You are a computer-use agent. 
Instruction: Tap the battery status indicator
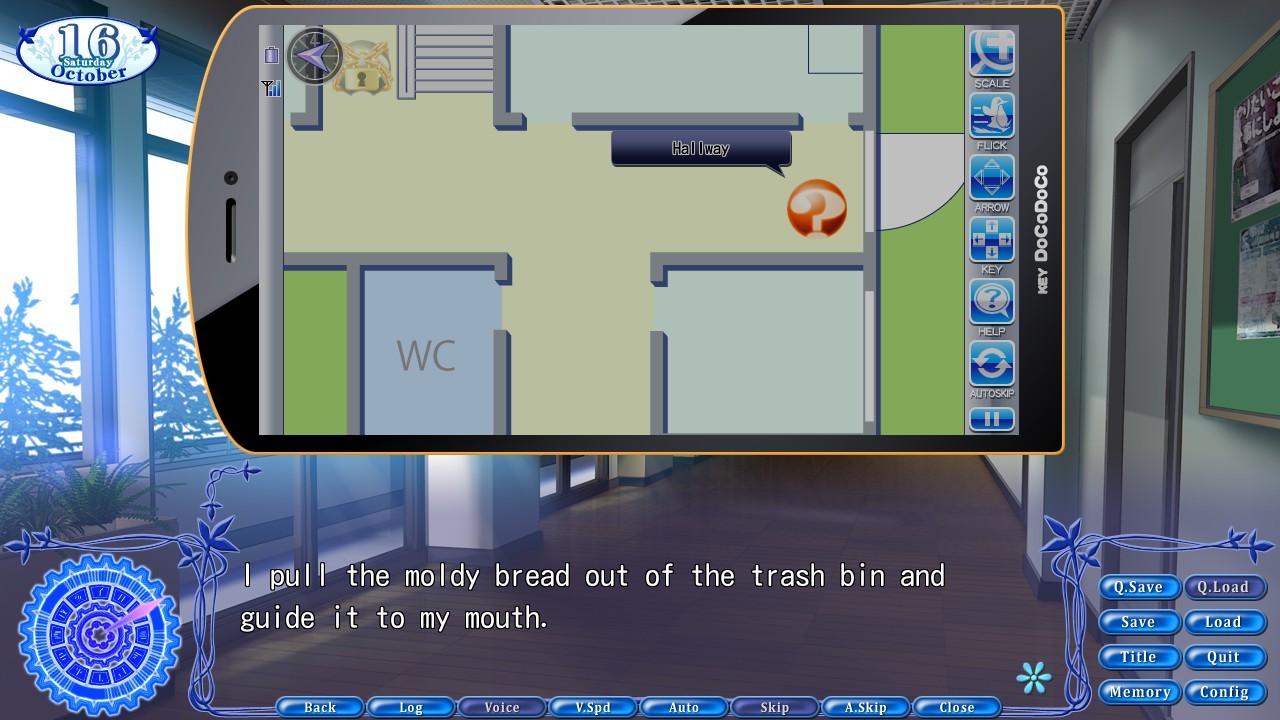tap(271, 55)
